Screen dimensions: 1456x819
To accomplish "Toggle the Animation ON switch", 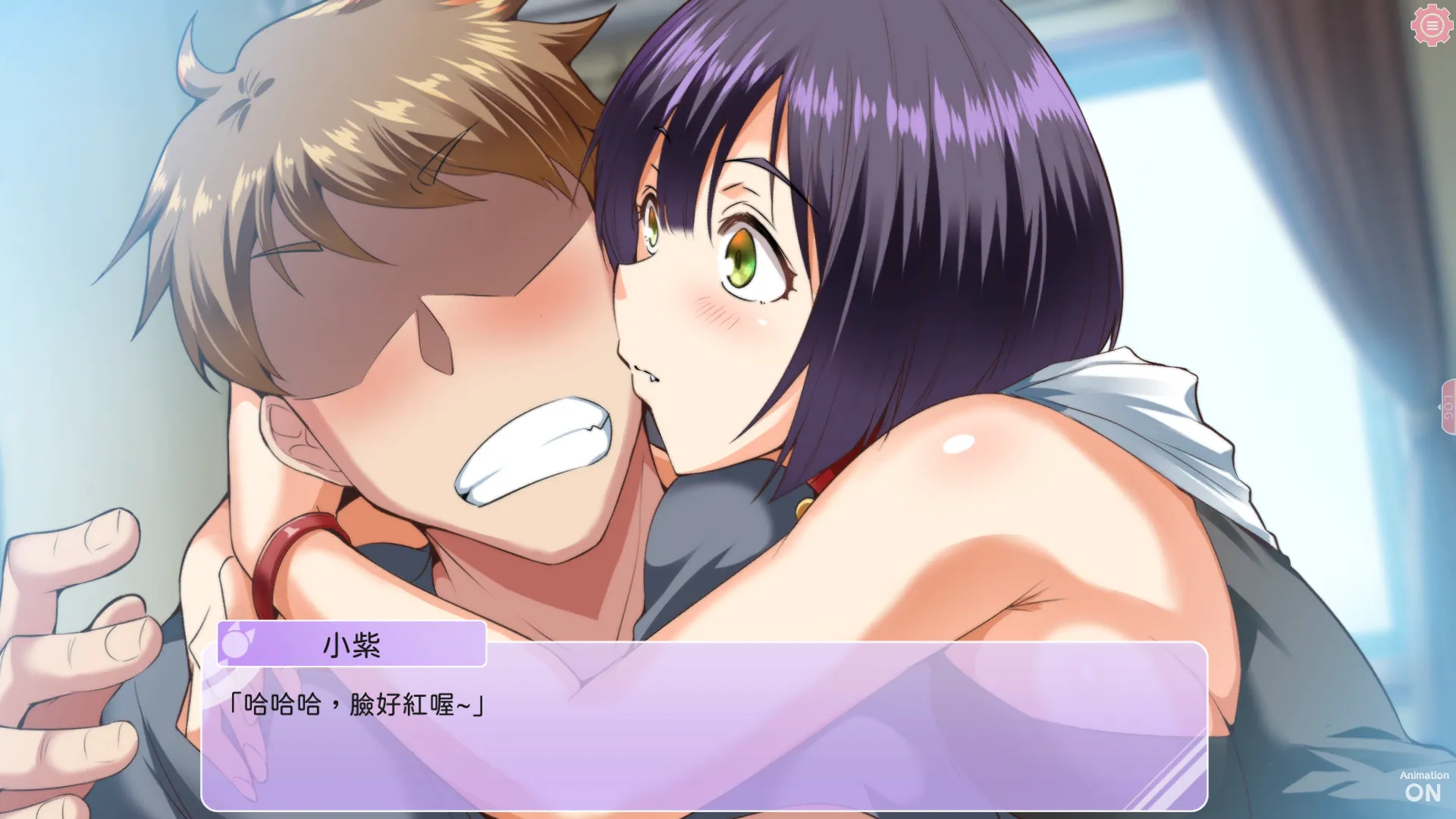I will (x=1423, y=787).
